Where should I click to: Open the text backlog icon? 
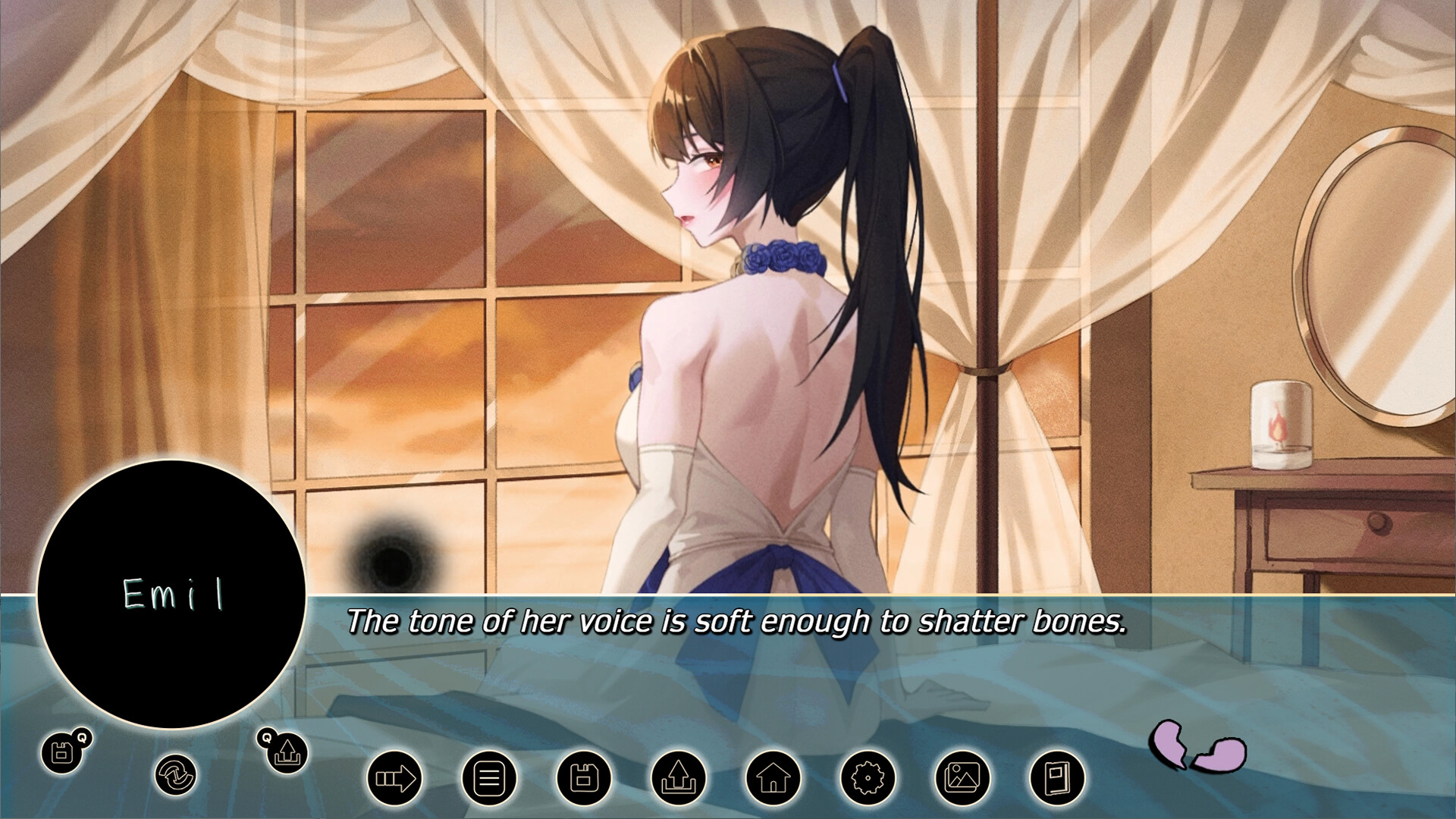point(491,777)
